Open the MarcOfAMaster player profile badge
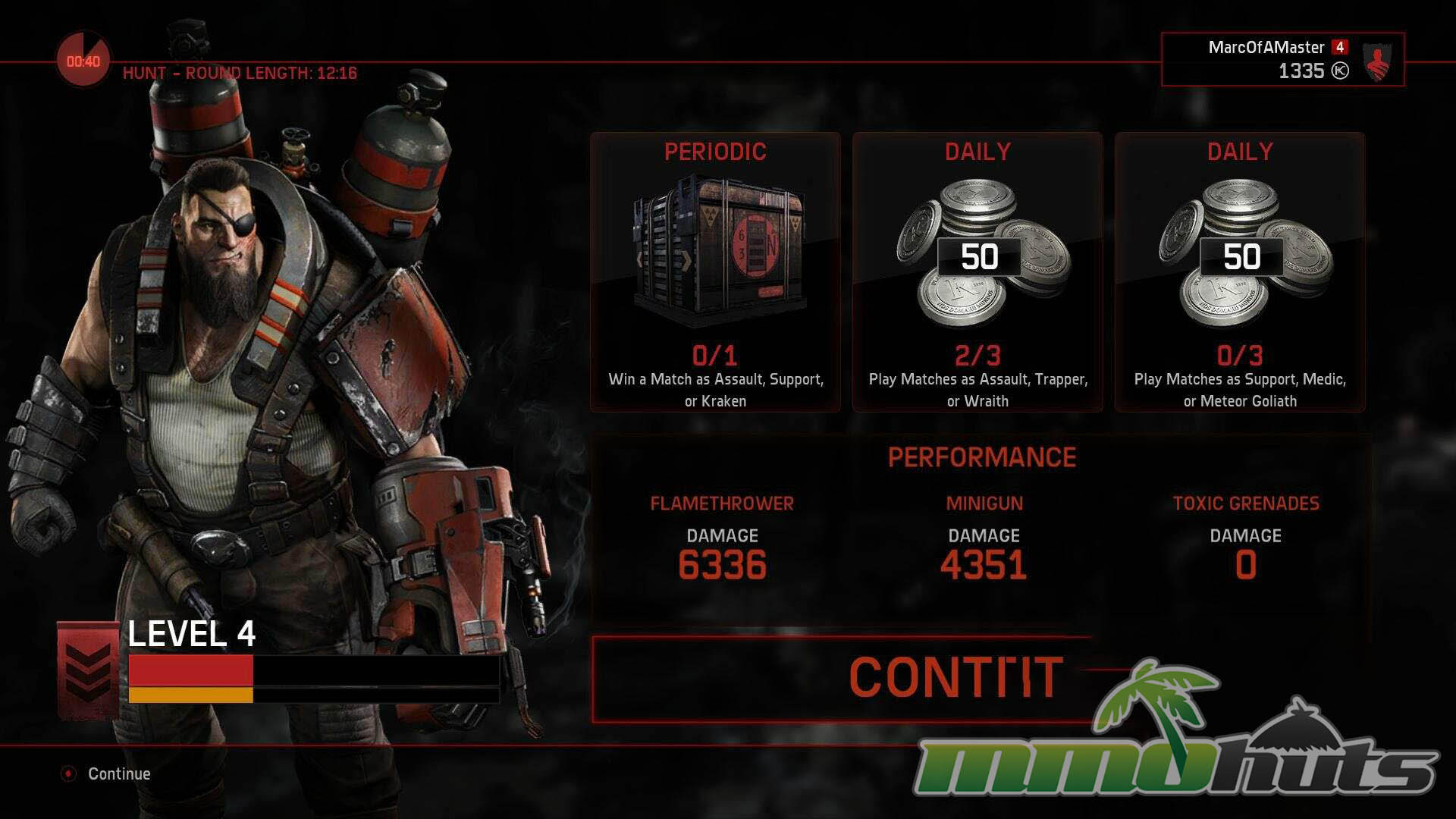The width and height of the screenshot is (1456, 819). point(1282,59)
